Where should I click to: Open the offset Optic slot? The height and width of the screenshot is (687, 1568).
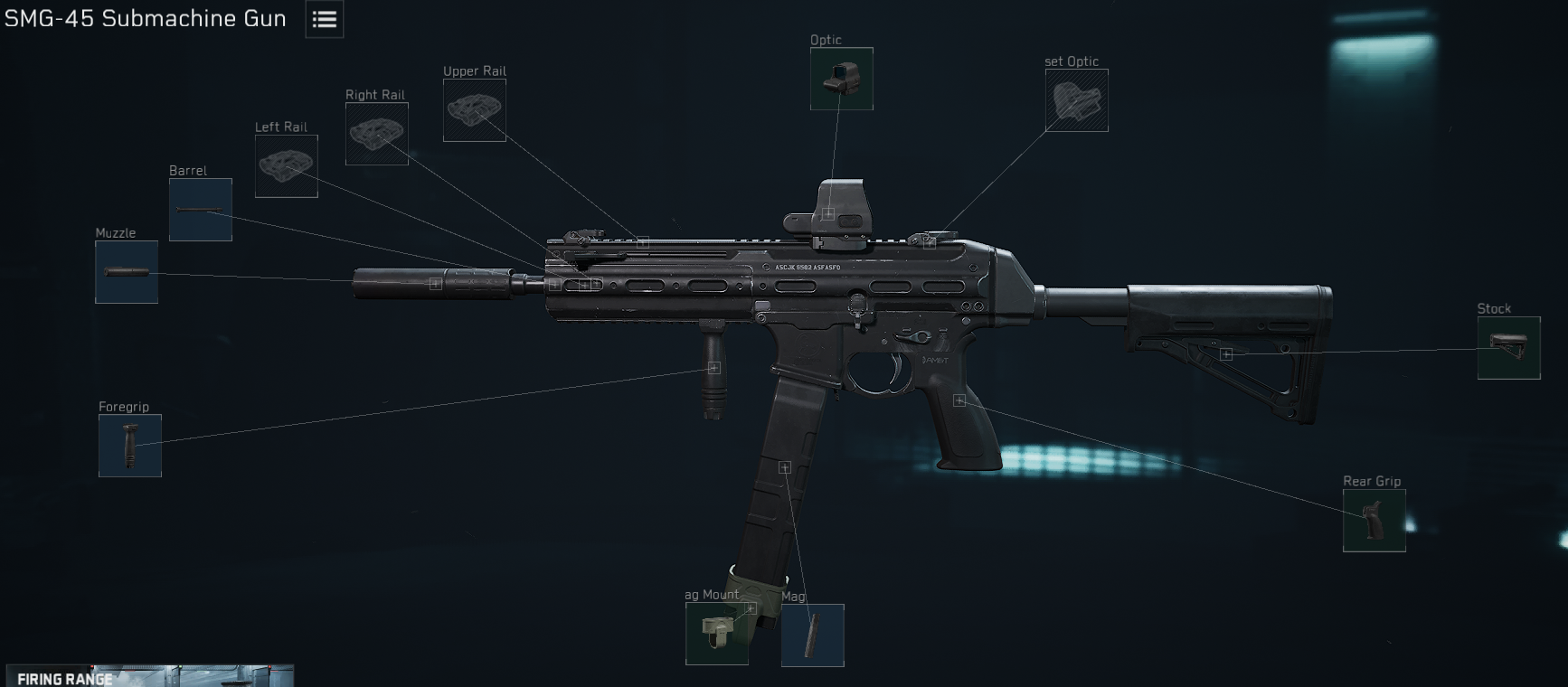(x=1076, y=101)
